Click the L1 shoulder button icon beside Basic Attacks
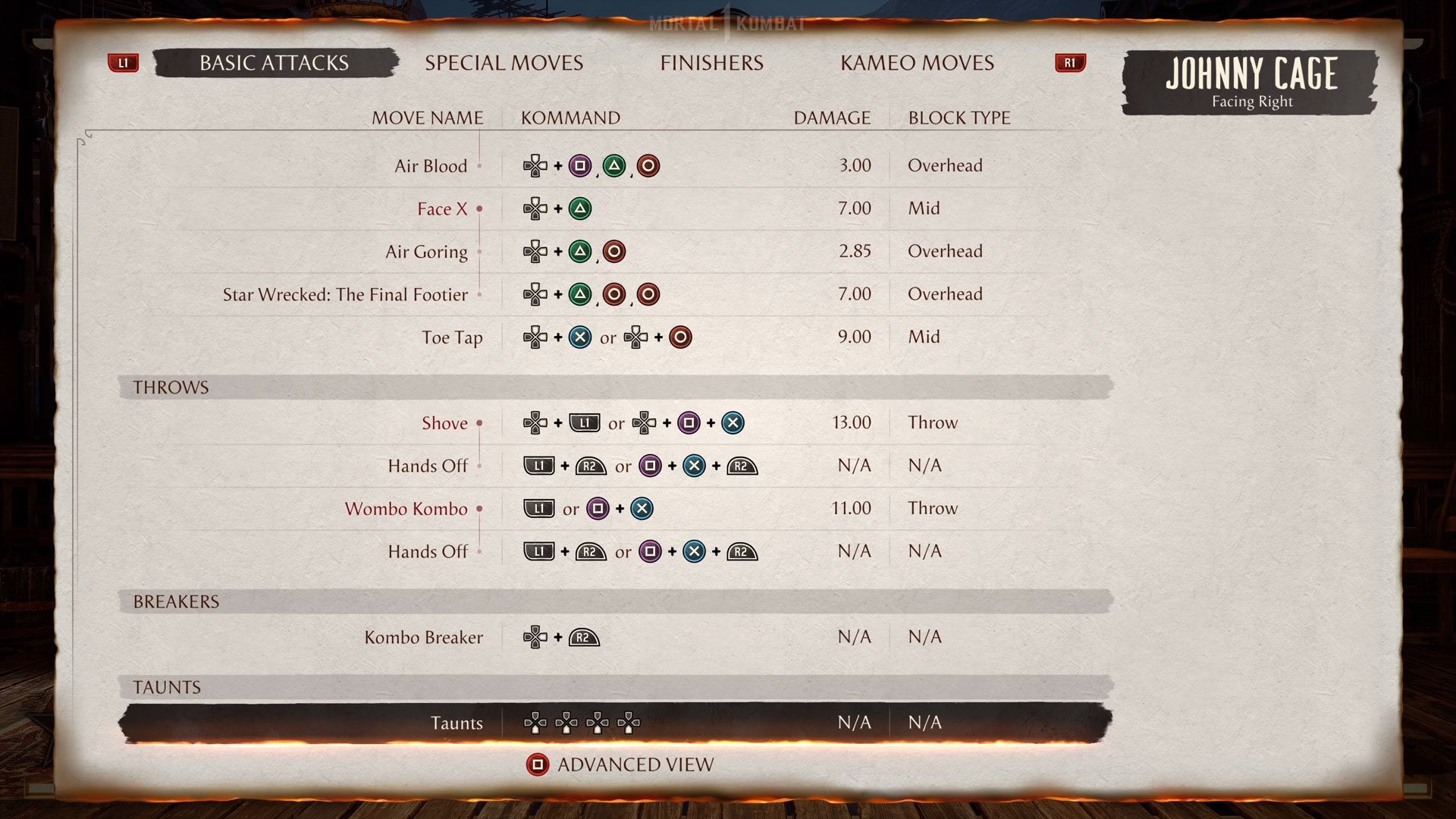1456x819 pixels. click(124, 63)
